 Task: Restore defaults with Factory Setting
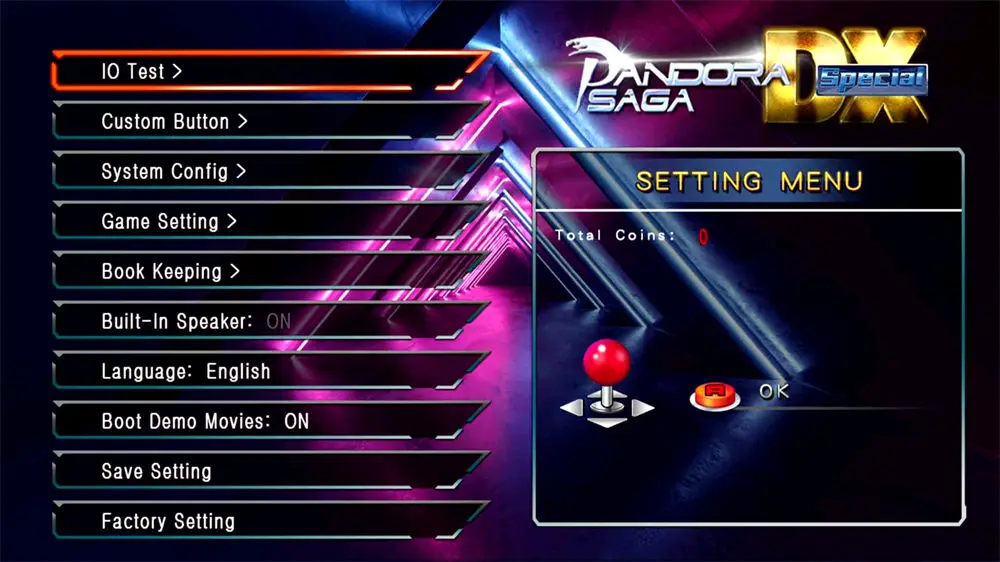168,522
